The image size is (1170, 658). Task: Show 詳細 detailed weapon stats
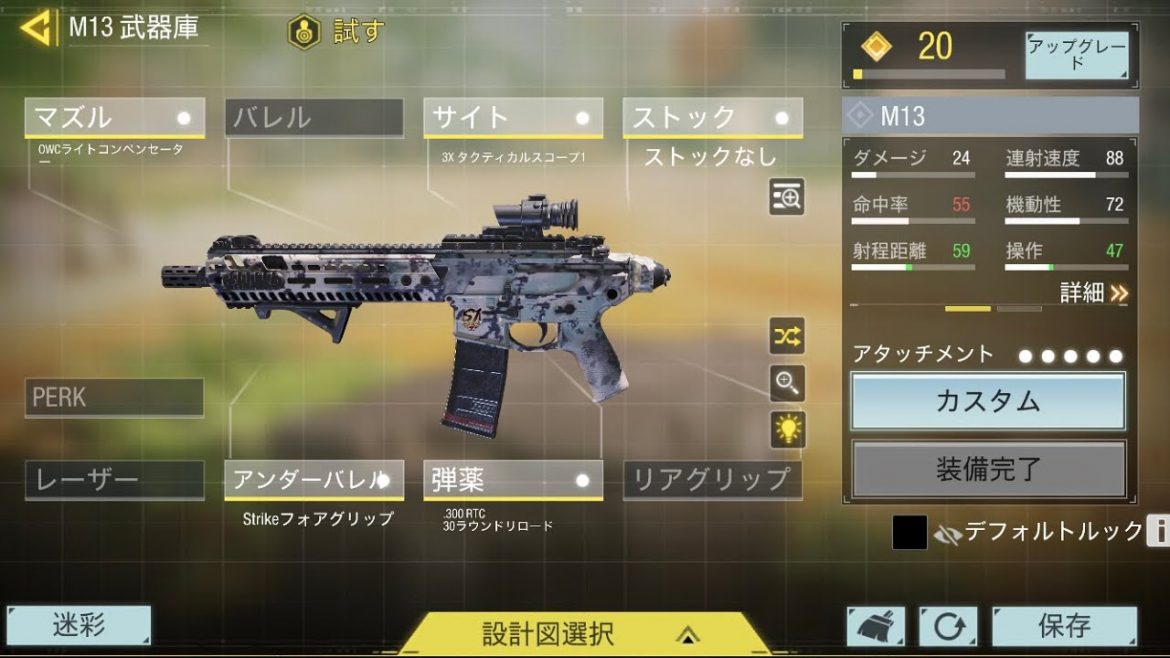pyautogui.click(x=1094, y=292)
